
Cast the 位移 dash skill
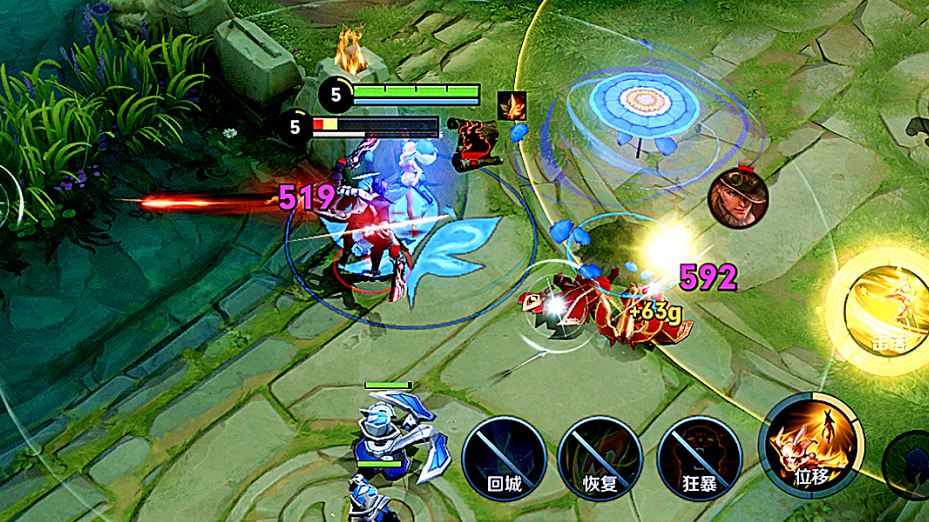click(811, 445)
